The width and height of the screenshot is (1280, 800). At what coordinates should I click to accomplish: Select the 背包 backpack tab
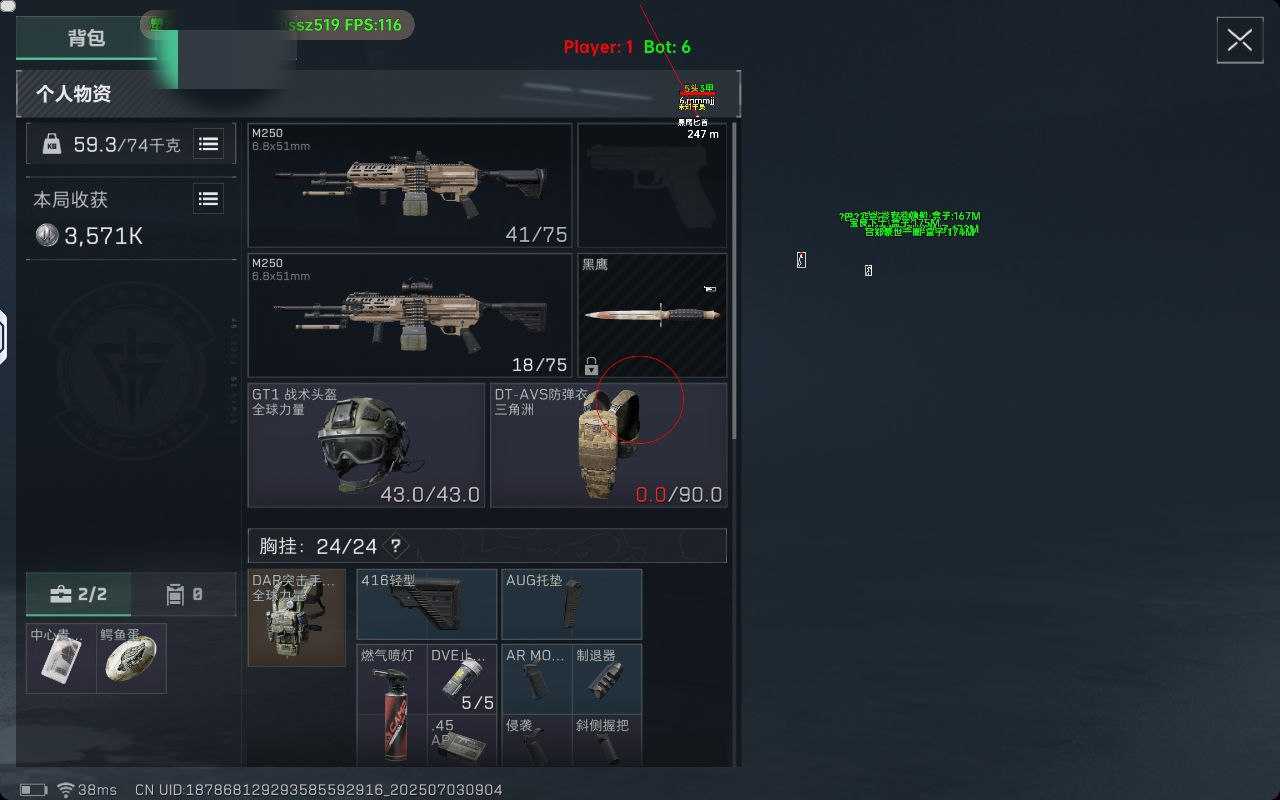pos(86,39)
